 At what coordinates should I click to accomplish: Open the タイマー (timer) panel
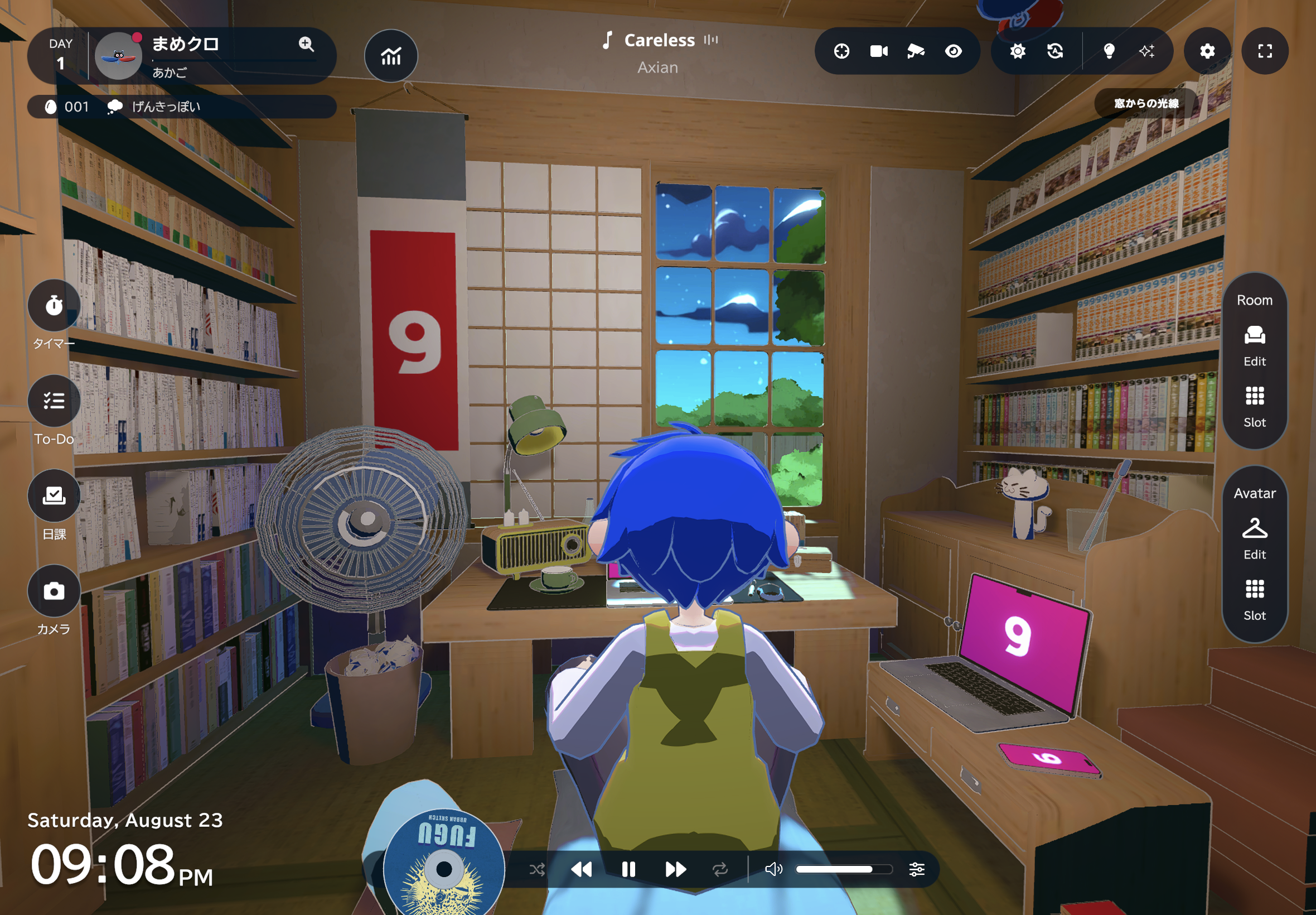pyautogui.click(x=54, y=306)
